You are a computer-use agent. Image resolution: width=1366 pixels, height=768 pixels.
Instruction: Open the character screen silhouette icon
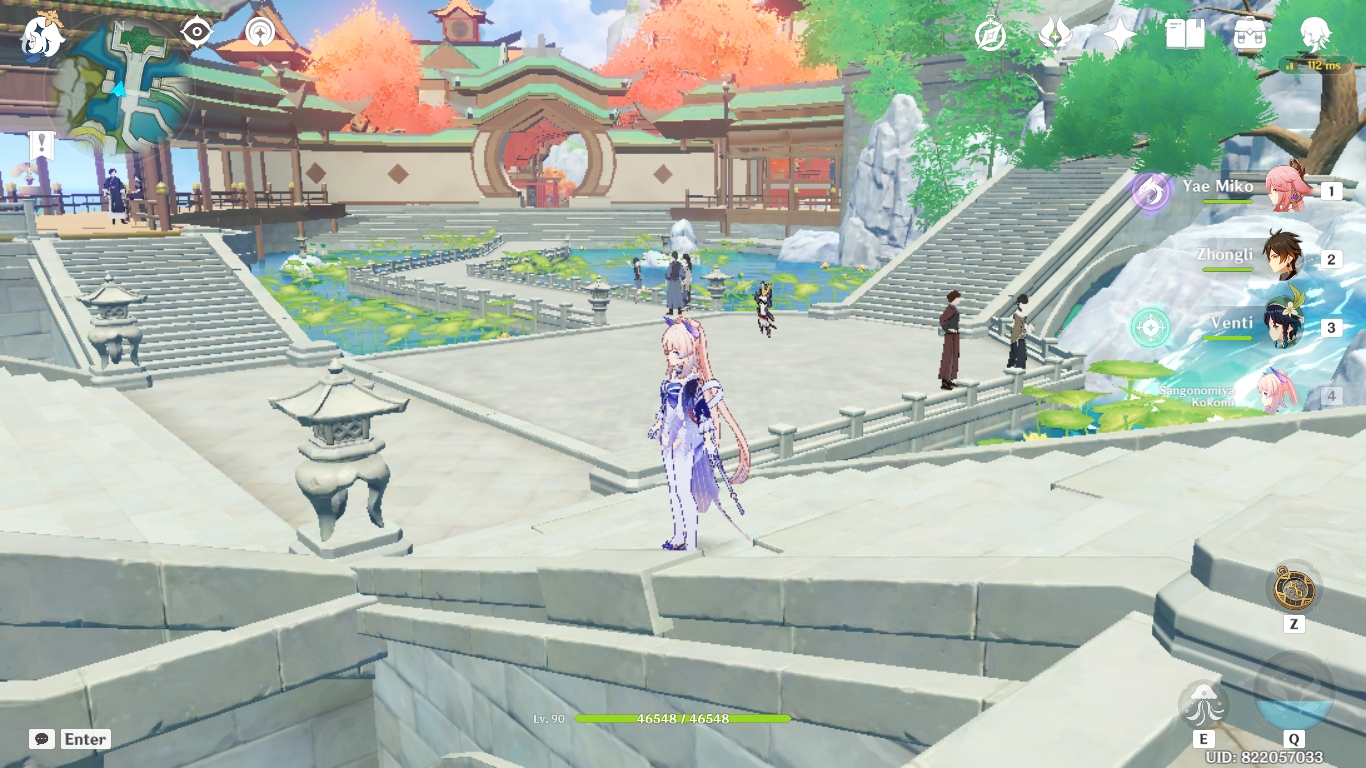(x=1317, y=35)
